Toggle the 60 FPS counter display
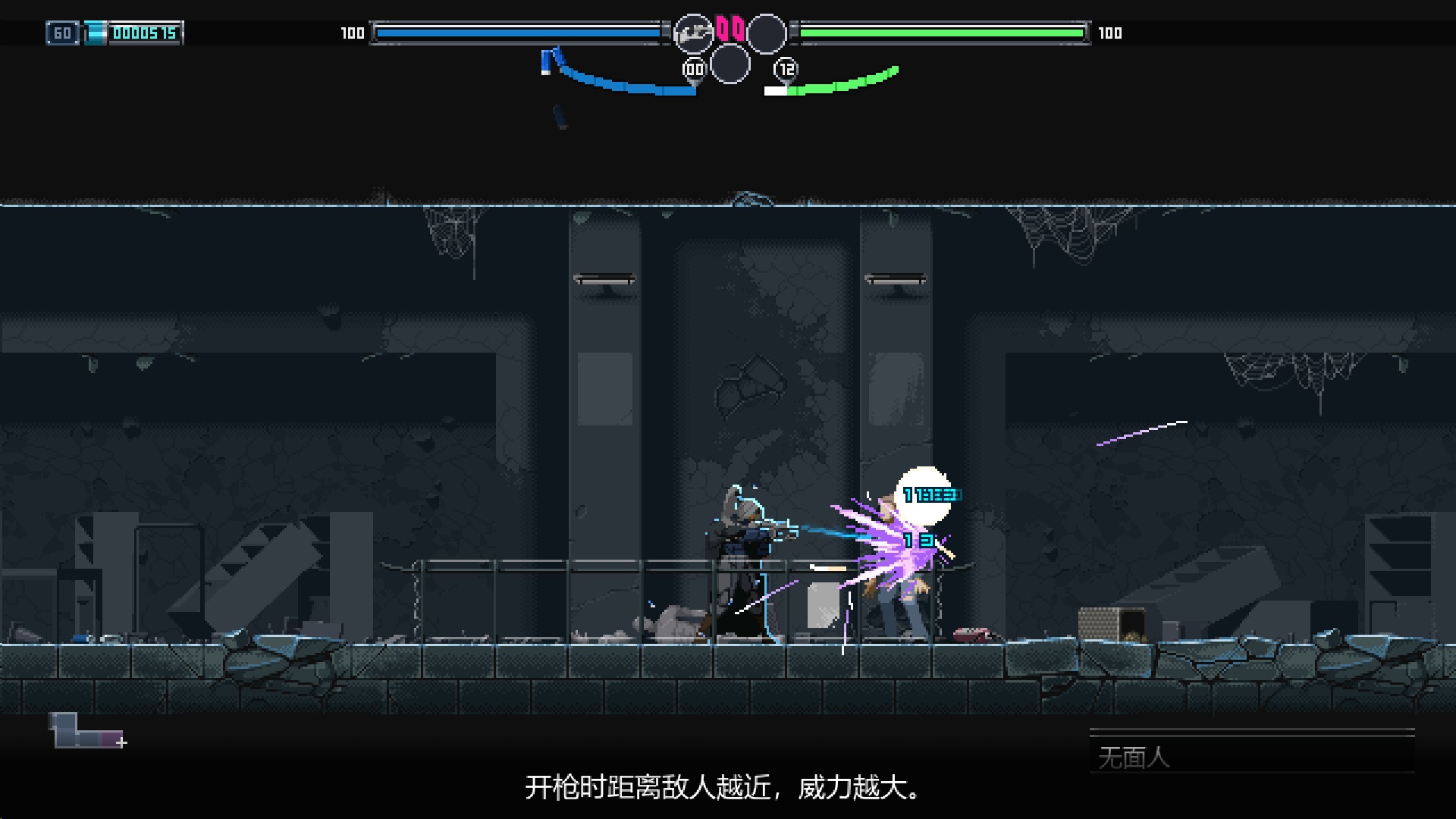Screen dimensions: 1456x819 64,33
